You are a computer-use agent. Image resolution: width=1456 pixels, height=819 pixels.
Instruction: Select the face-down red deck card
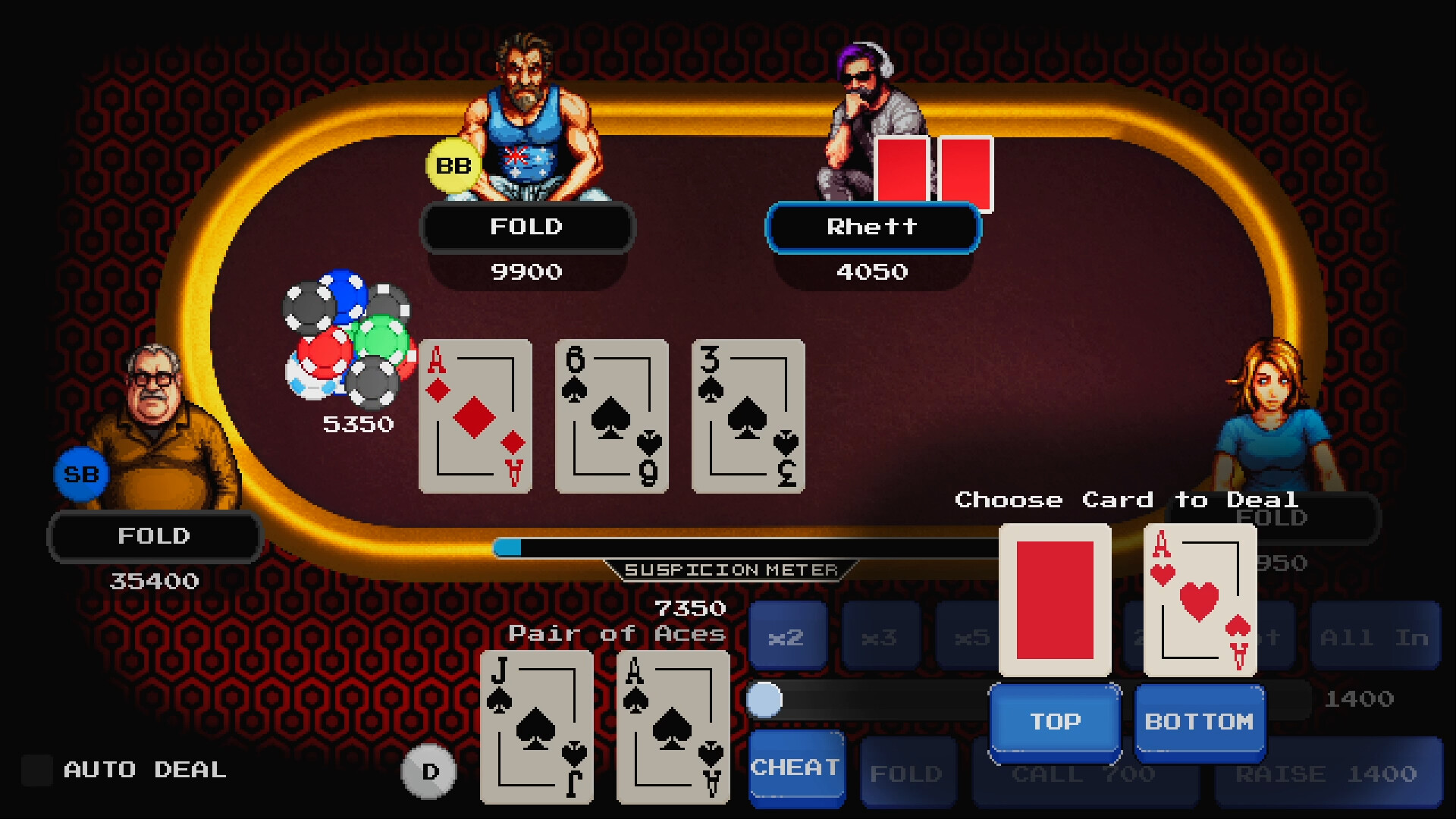(x=1053, y=599)
